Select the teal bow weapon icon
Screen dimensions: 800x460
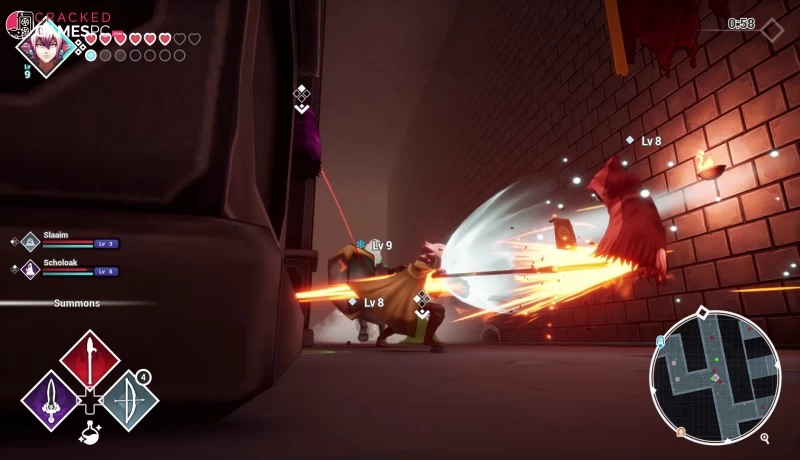130,400
